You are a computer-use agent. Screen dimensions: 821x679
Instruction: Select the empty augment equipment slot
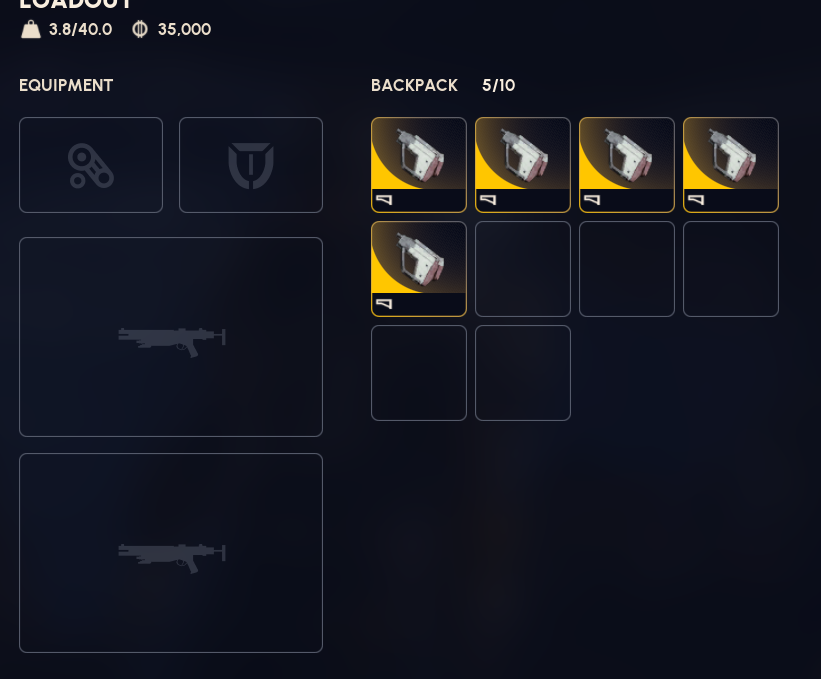[x=91, y=165]
